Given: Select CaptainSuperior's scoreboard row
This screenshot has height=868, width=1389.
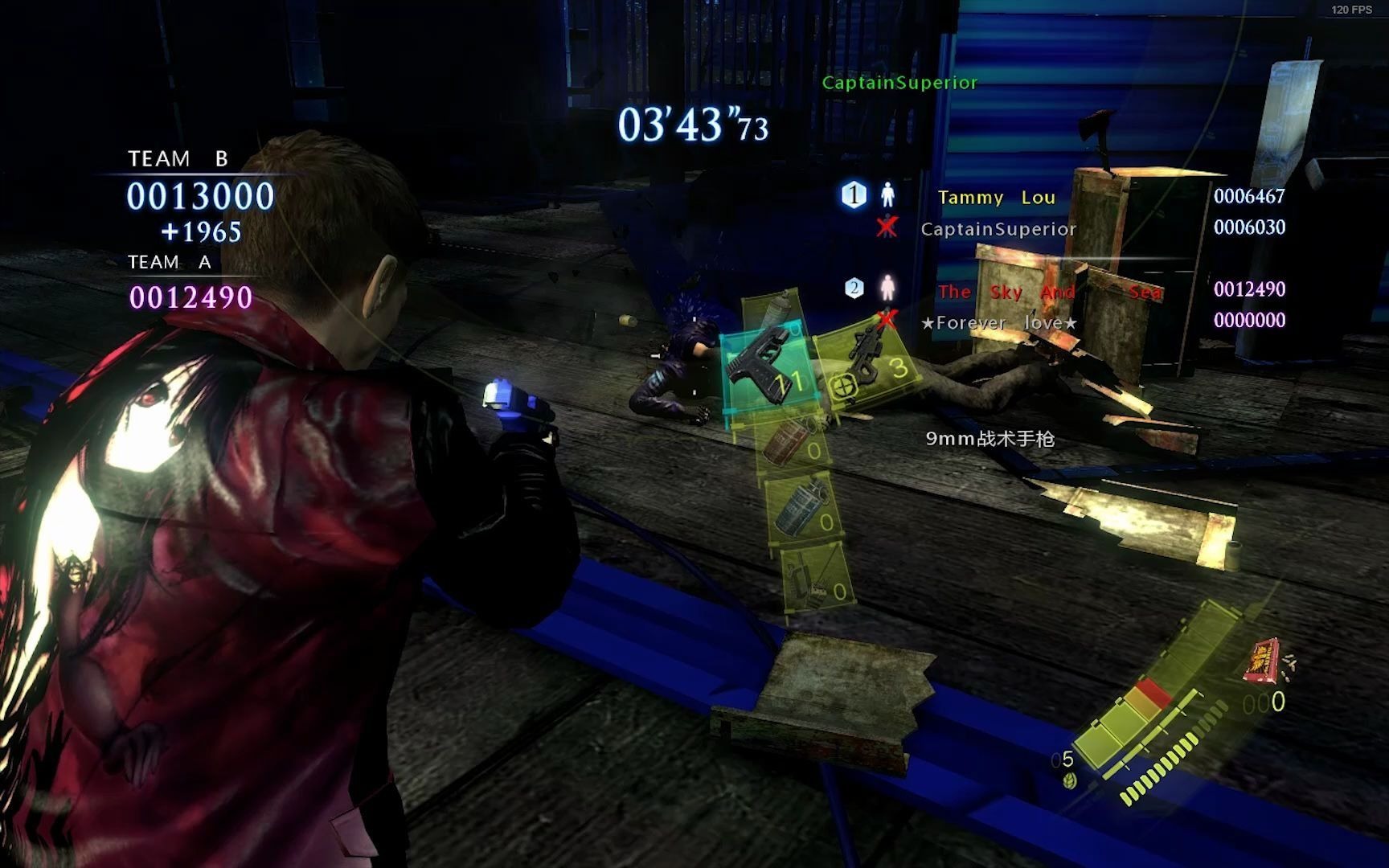Looking at the screenshot, I should coord(998,229).
